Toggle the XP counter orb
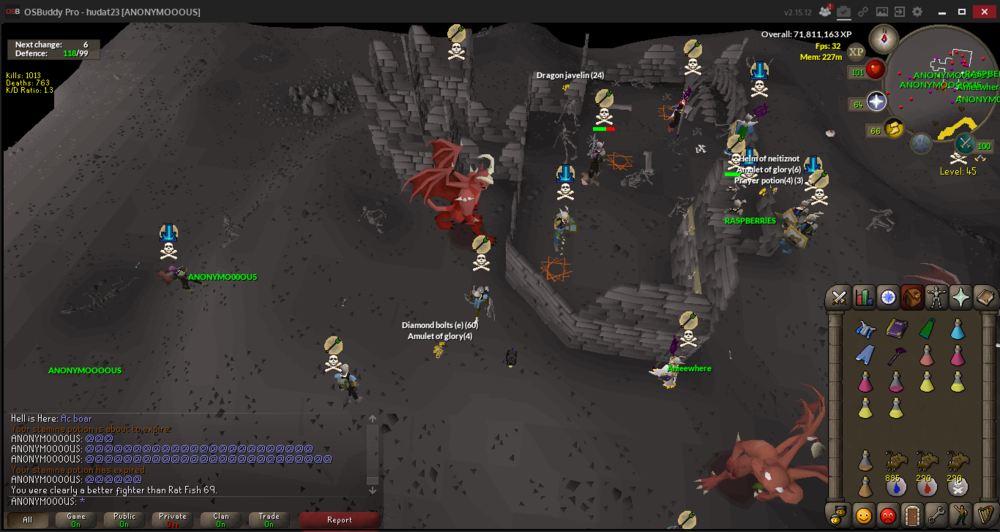The height and width of the screenshot is (532, 1000). 856,52
